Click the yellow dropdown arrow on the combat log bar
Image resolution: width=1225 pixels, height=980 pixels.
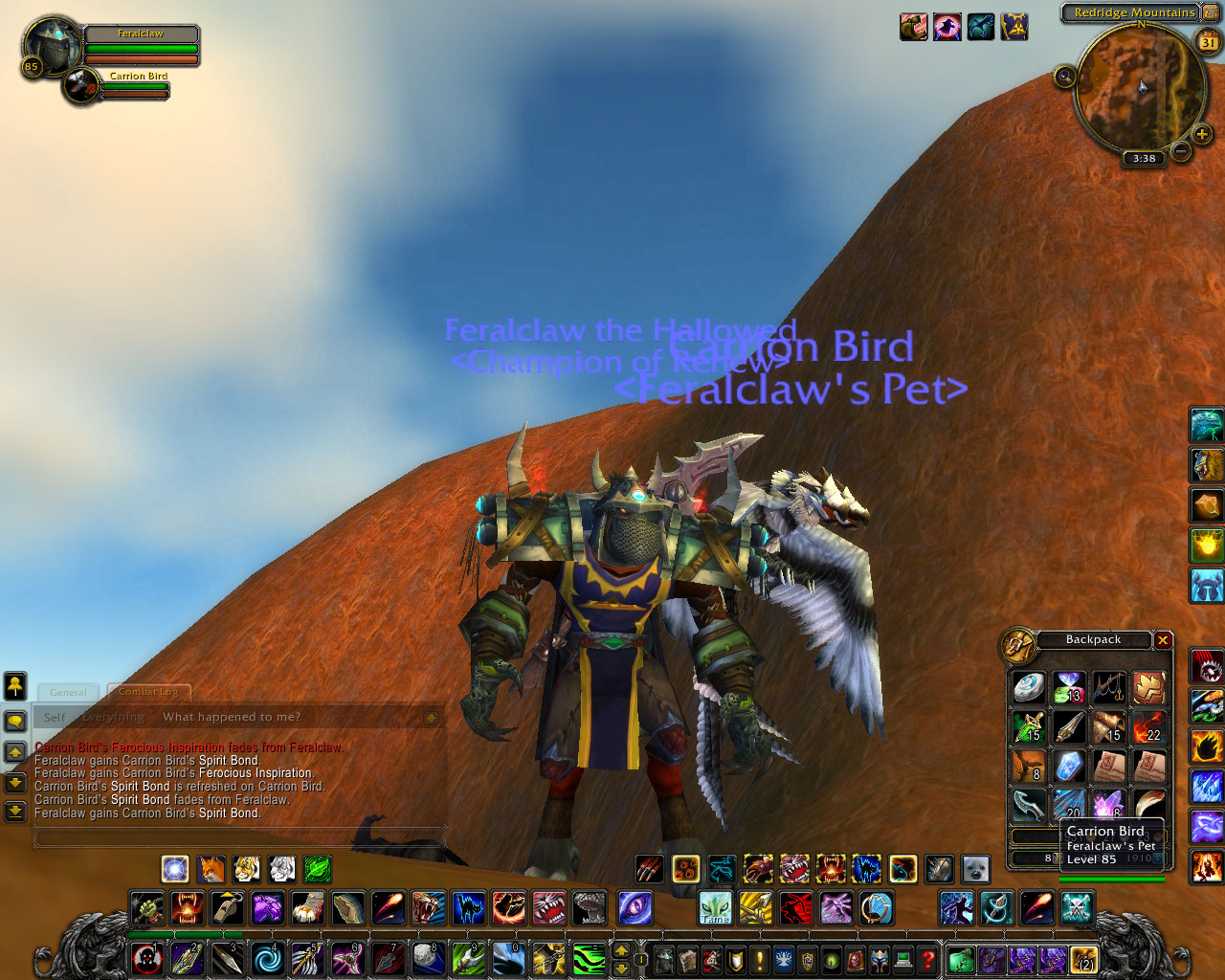[x=431, y=717]
